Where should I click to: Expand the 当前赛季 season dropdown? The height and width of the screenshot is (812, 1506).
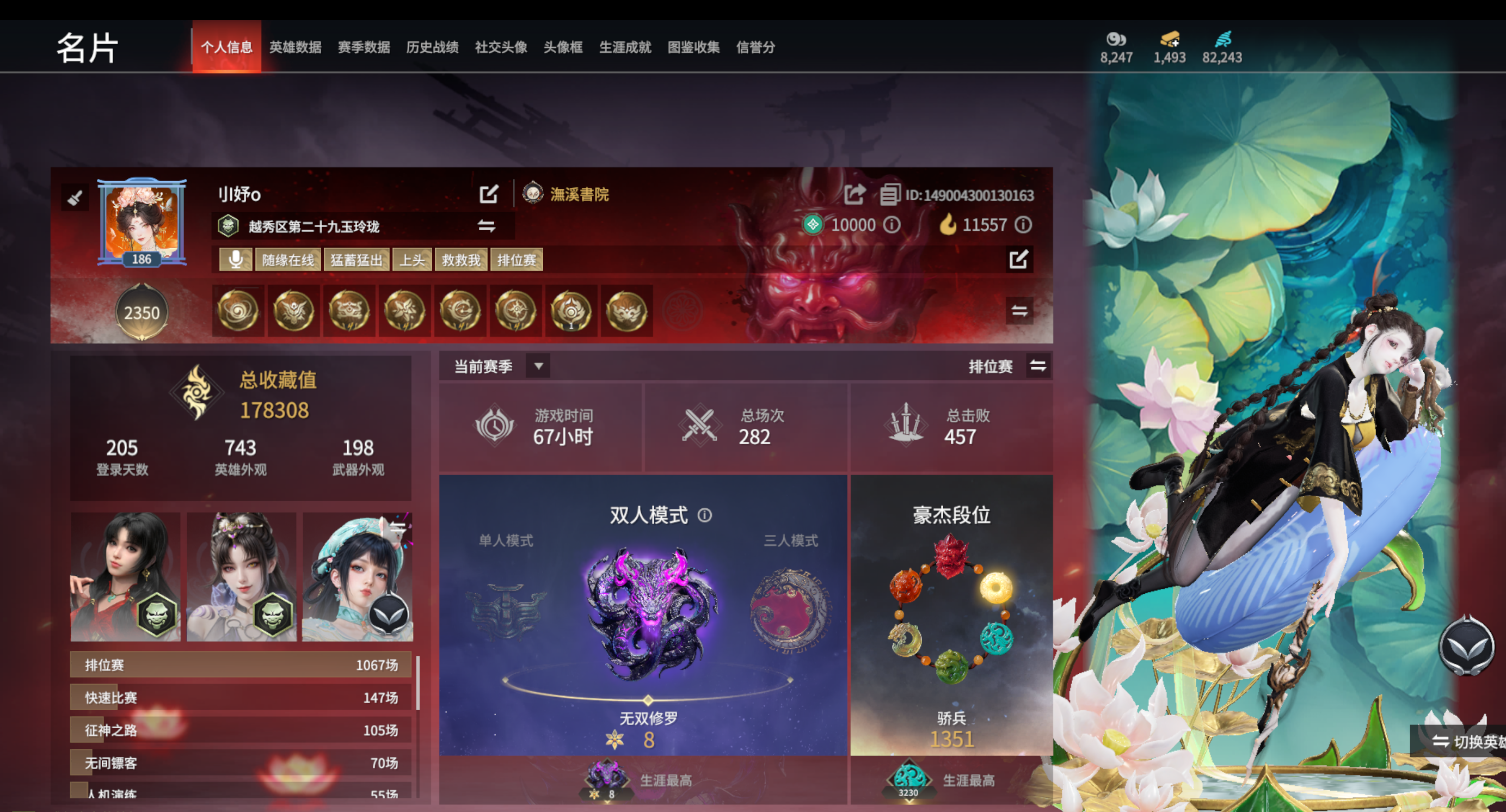(x=539, y=366)
